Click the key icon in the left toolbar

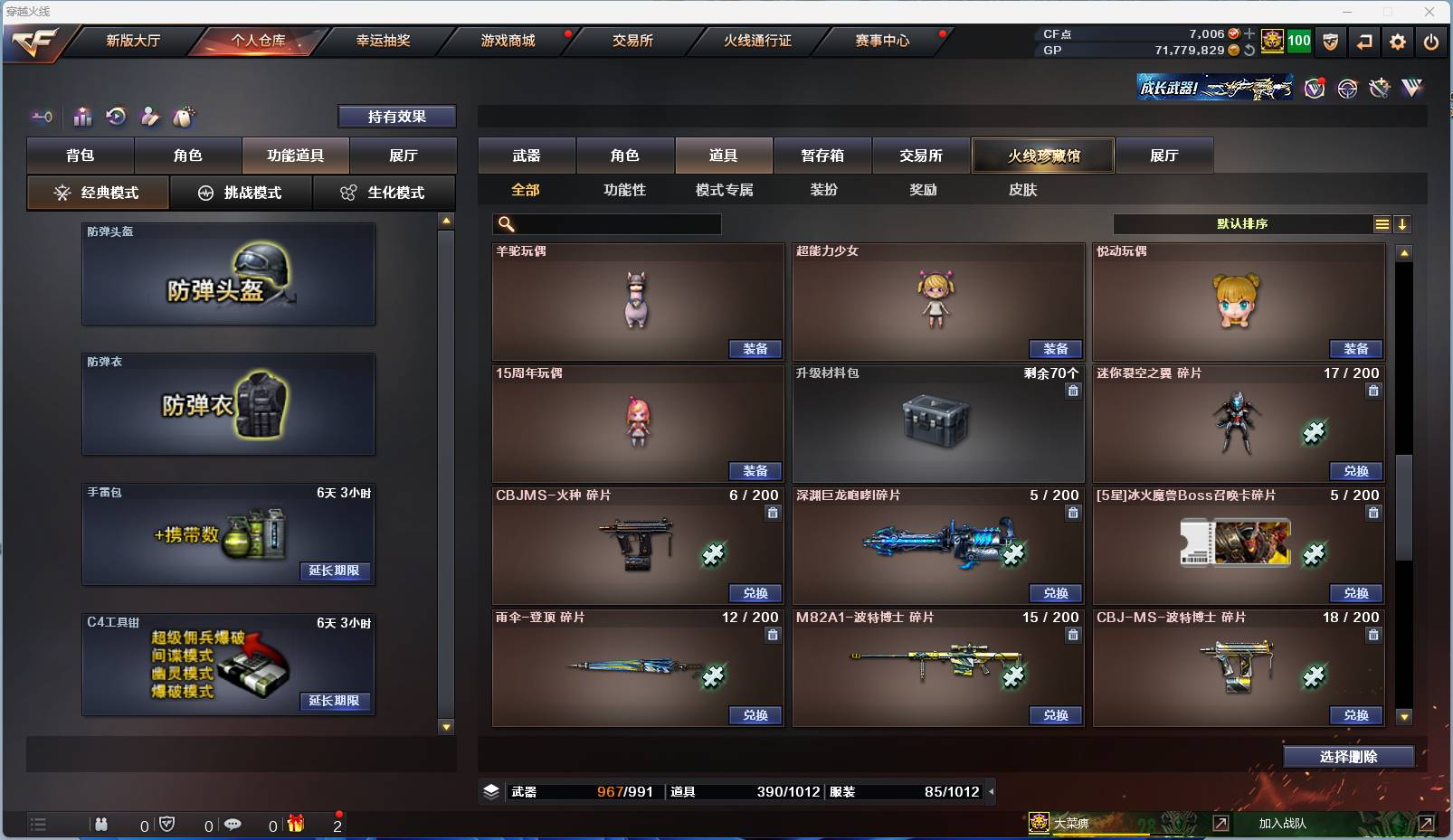(41, 117)
